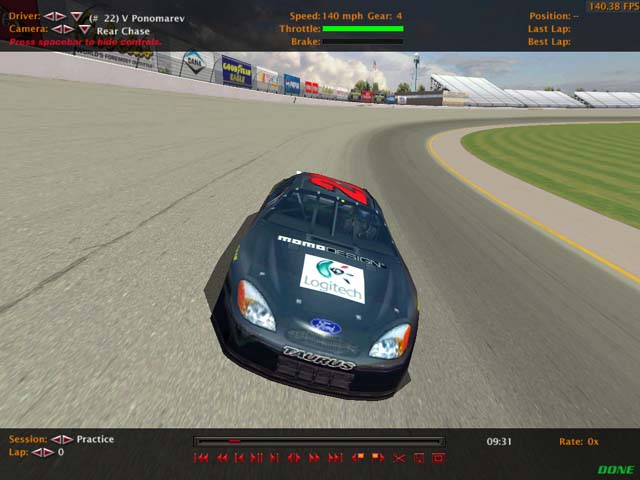The image size is (640, 480).
Task: Switch to the previous driver
Action: (48, 17)
